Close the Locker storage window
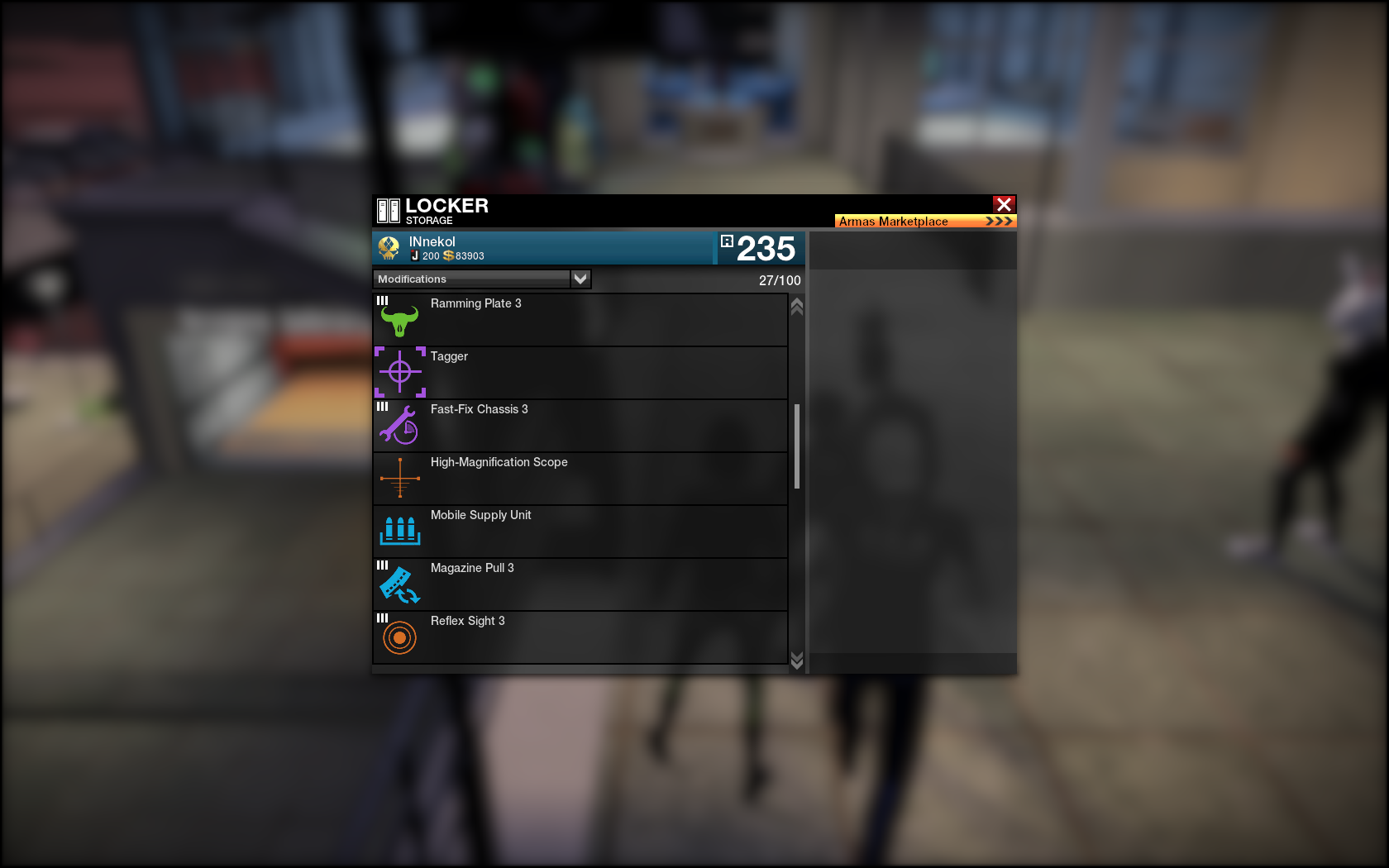This screenshot has height=868, width=1389. click(1004, 204)
